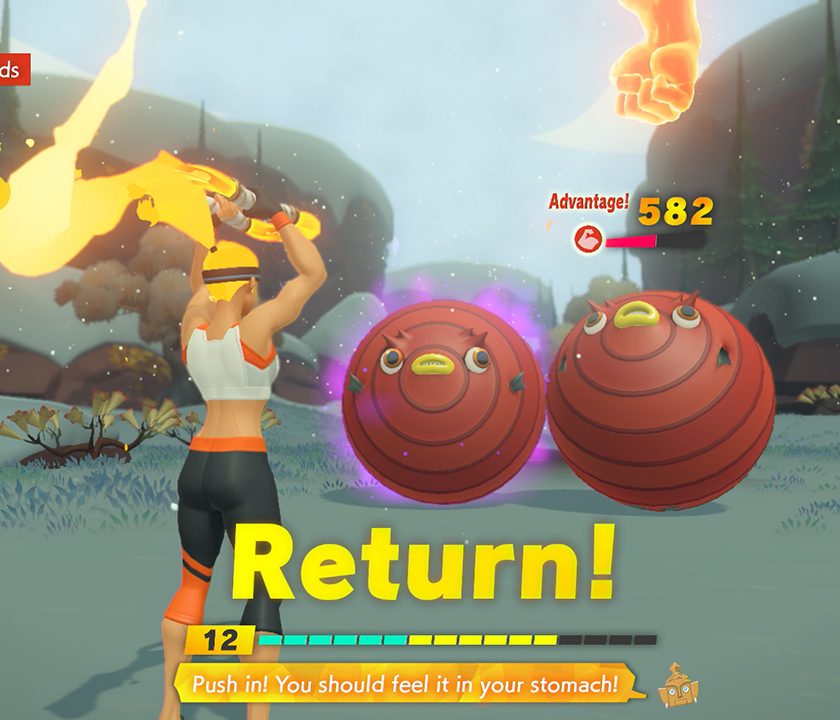Select the red arm attribute icon
This screenshot has height=720, width=840.
tap(588, 240)
